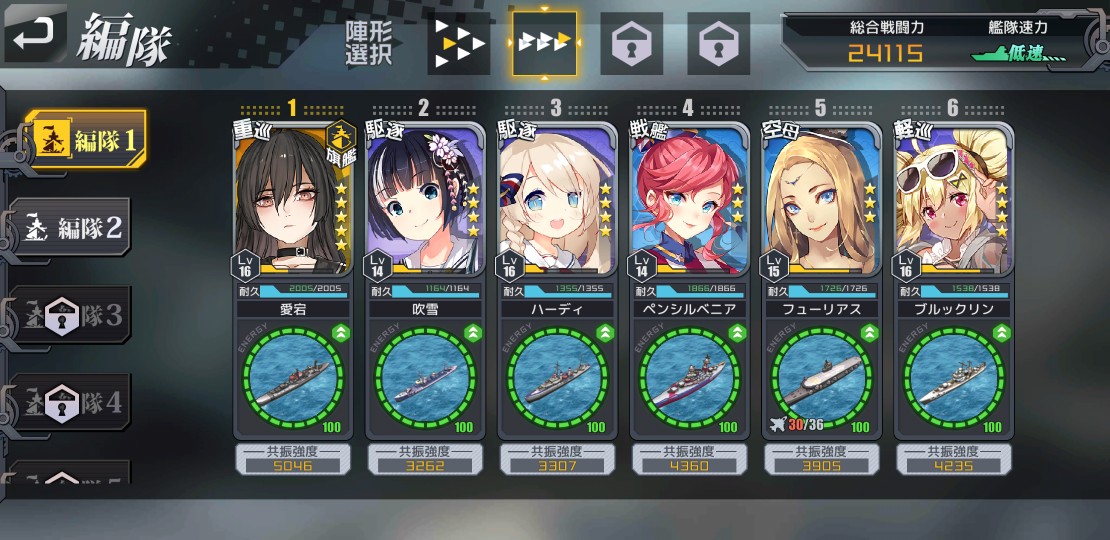Choose light cruiser ブルックリン character card

coord(952,200)
